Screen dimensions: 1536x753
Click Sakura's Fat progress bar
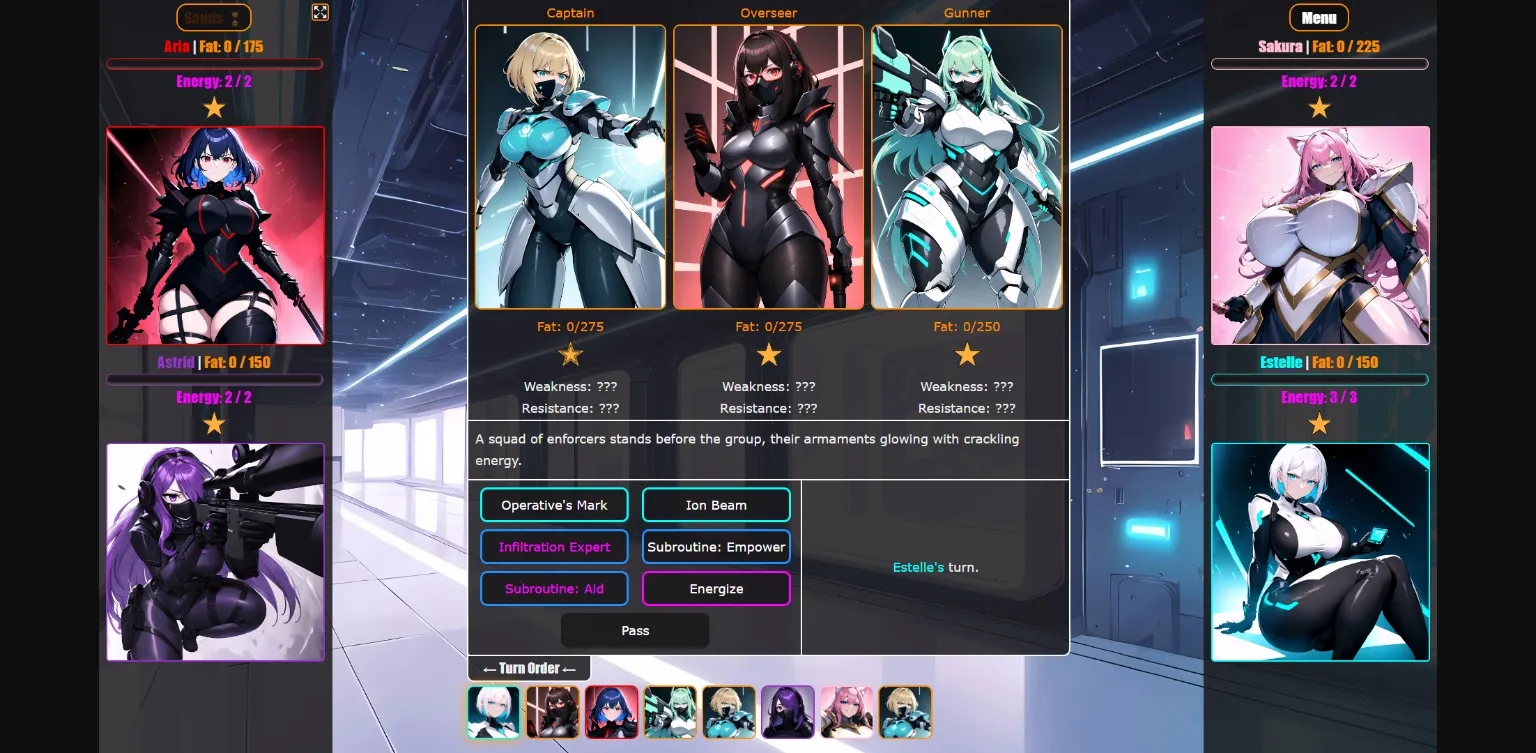point(1320,63)
